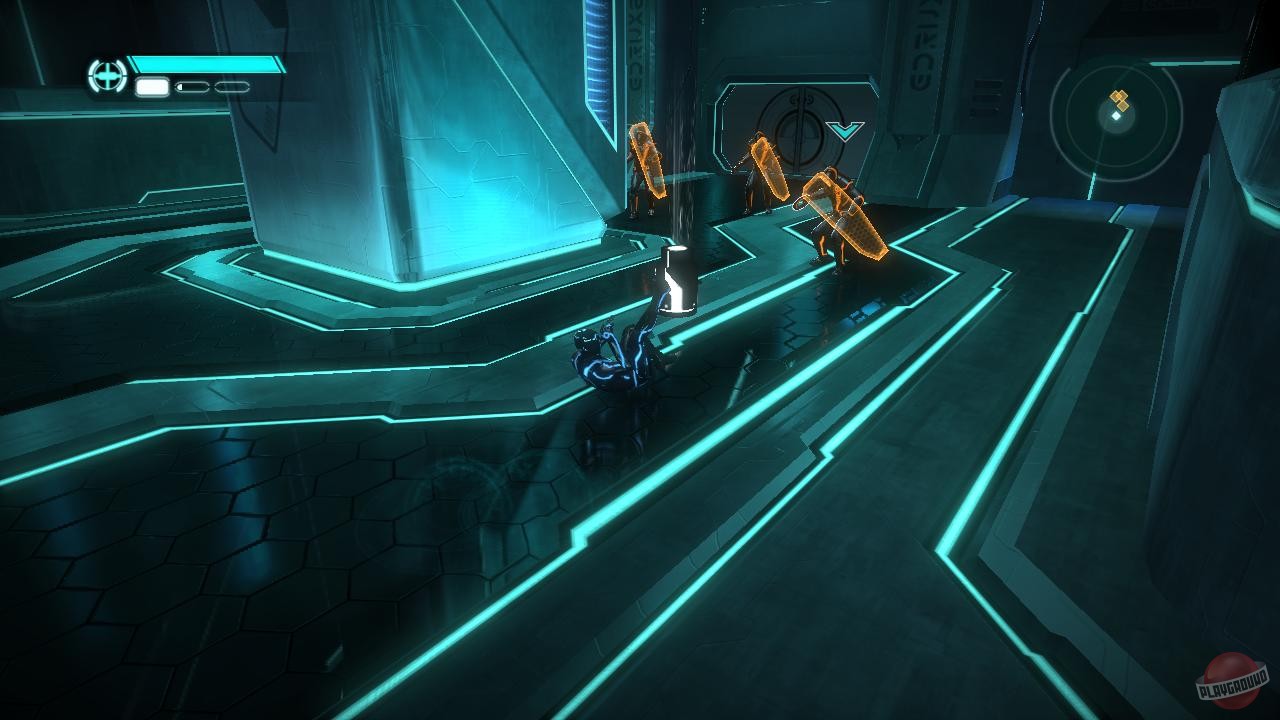Select the filled white energy pip
1280x720 pixels.
pos(150,88)
